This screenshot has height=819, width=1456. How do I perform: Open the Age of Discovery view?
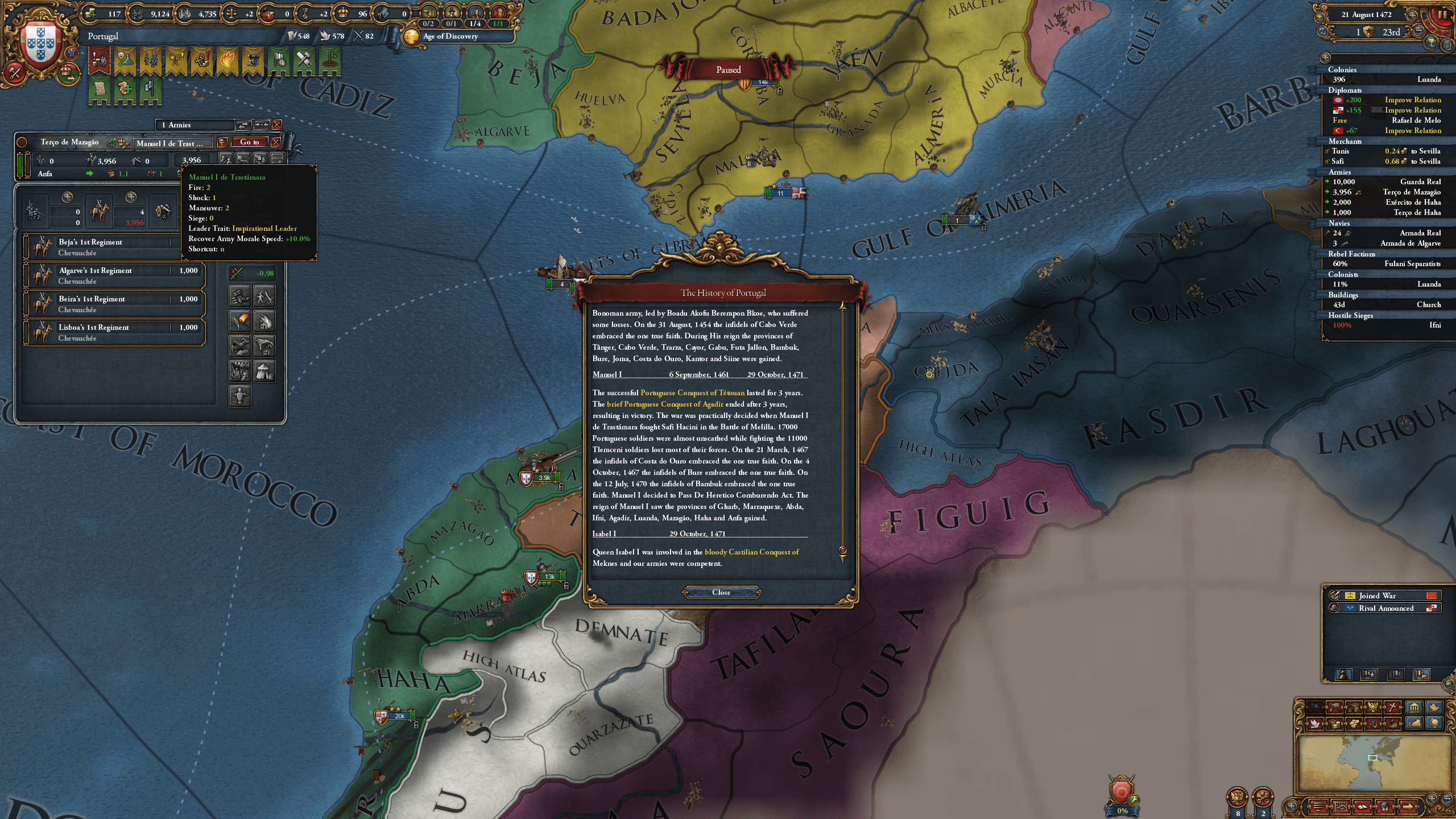pos(448,37)
